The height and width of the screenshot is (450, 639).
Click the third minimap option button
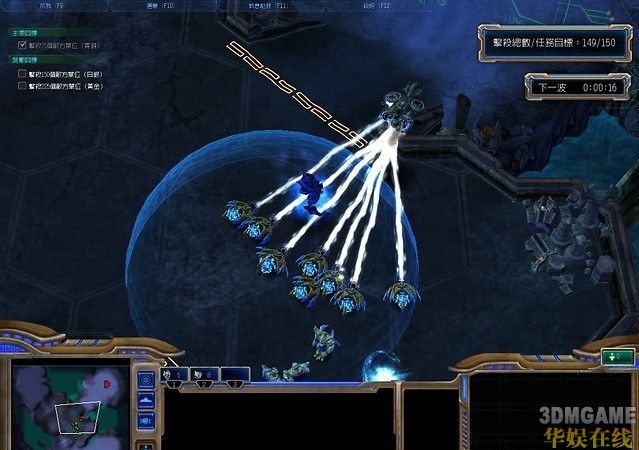(146, 420)
